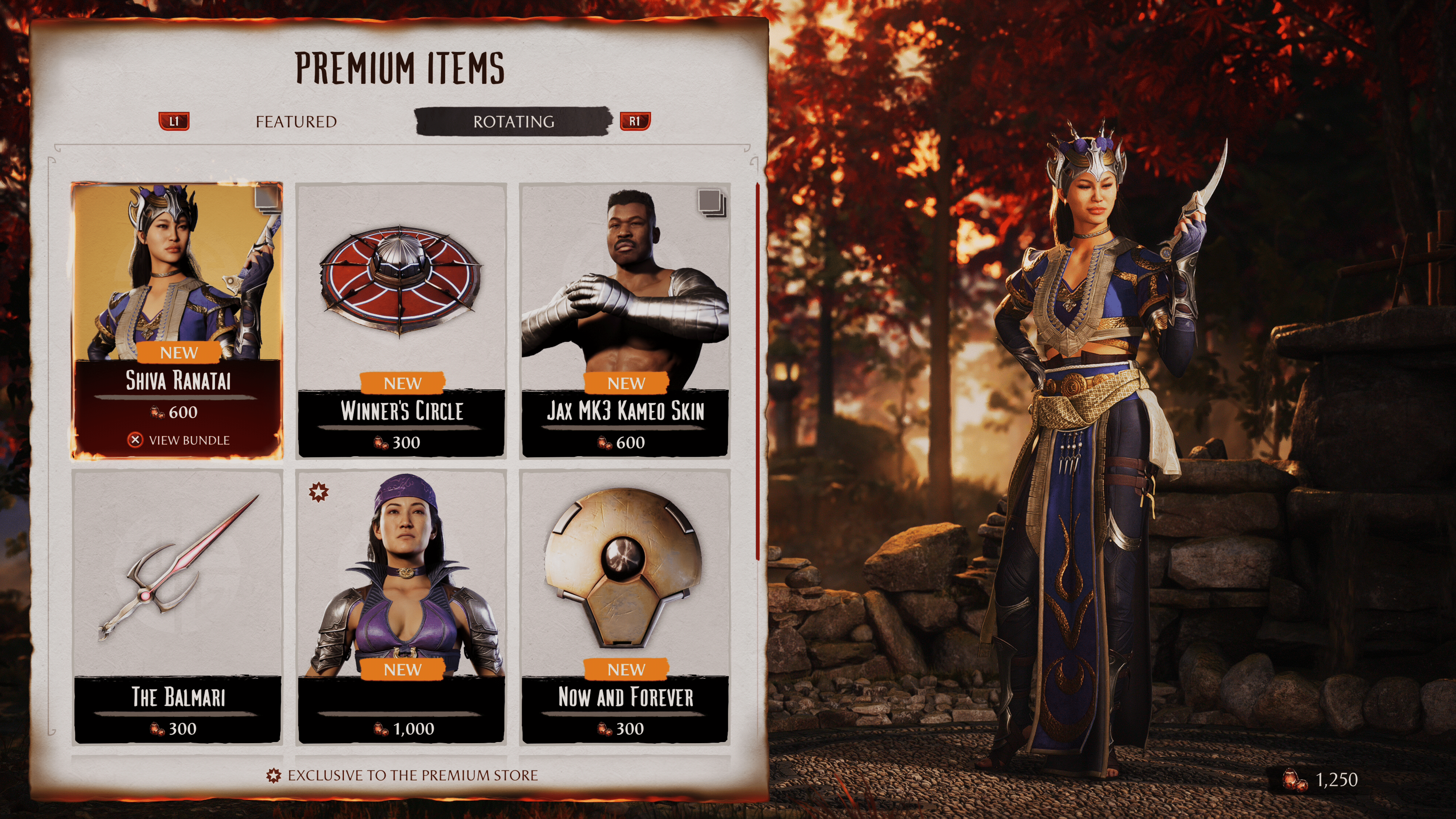The image size is (1456, 819).
Task: Switch to the Featured tab
Action: pos(296,121)
